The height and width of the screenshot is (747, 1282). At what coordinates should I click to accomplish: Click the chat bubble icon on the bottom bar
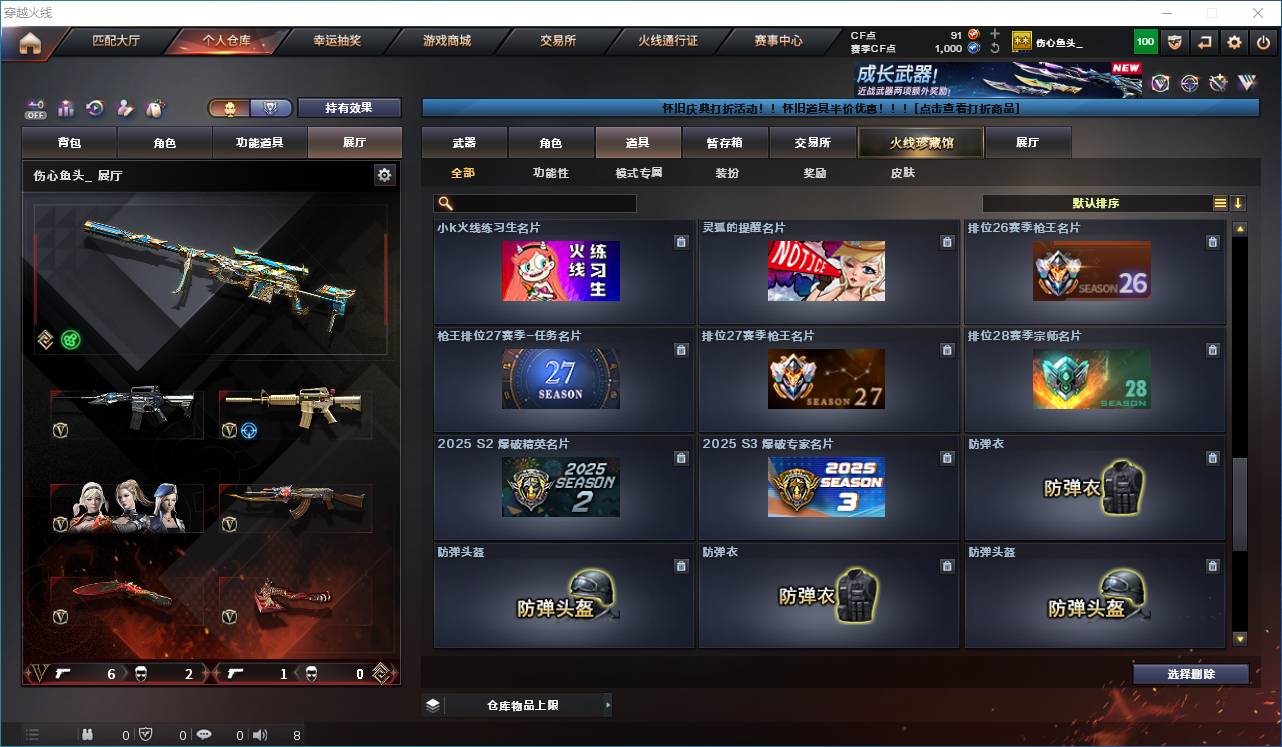tap(204, 734)
